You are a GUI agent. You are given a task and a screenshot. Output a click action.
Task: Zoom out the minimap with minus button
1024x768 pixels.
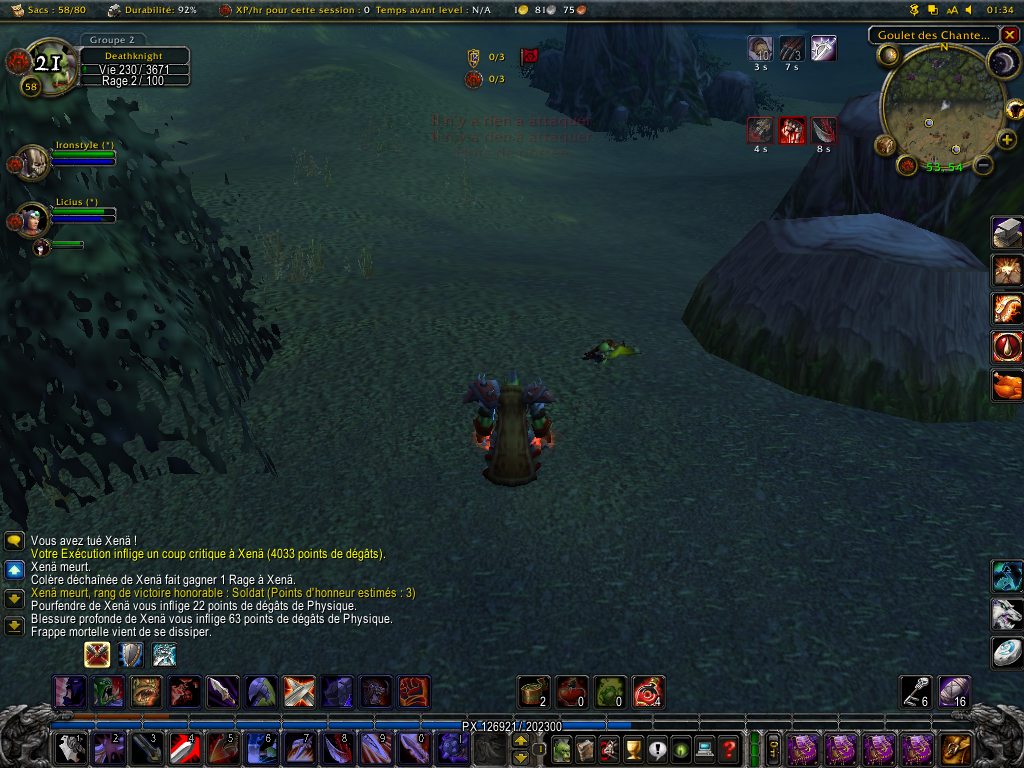click(x=983, y=166)
